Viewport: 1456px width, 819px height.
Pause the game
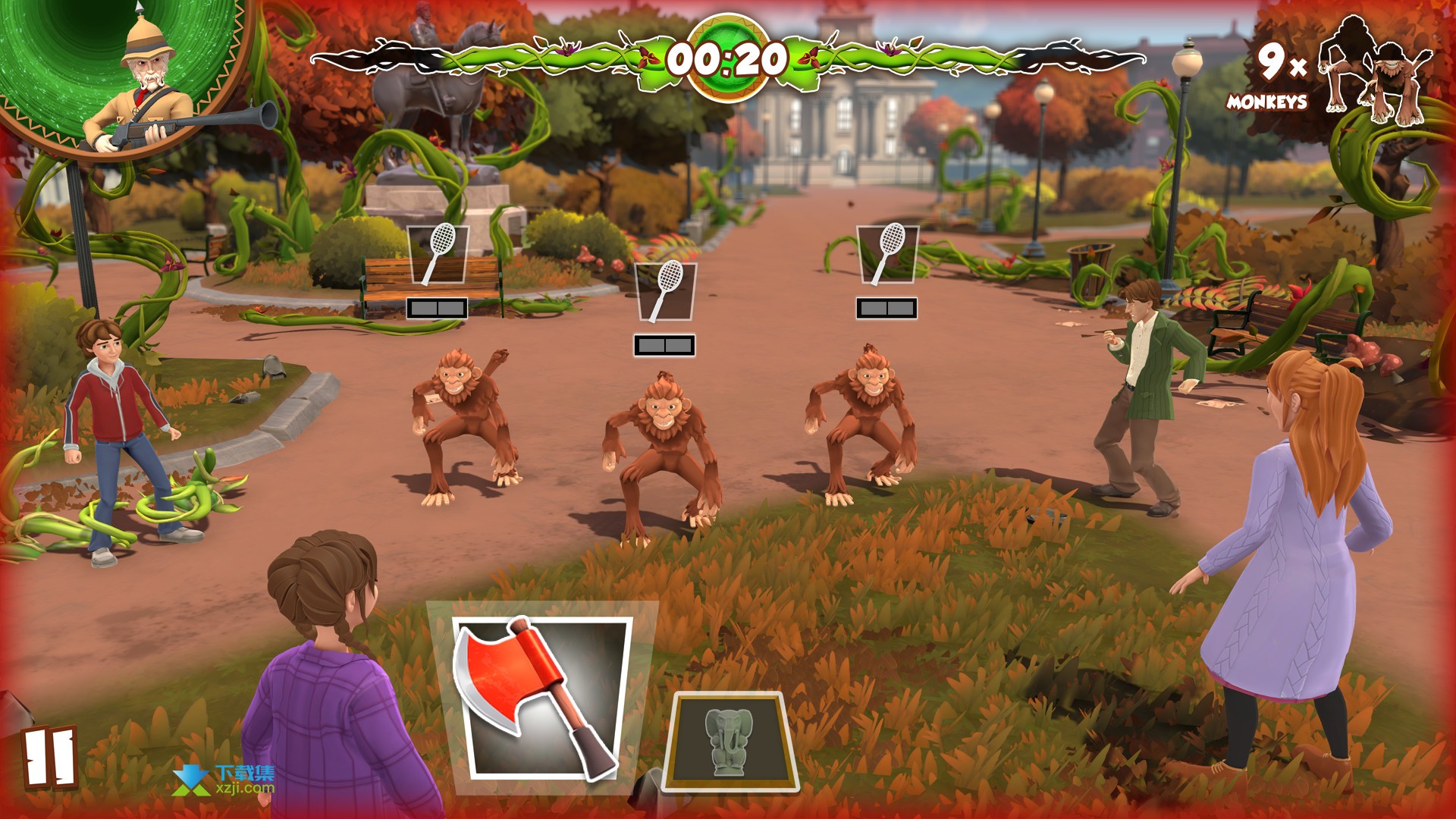tap(50, 758)
